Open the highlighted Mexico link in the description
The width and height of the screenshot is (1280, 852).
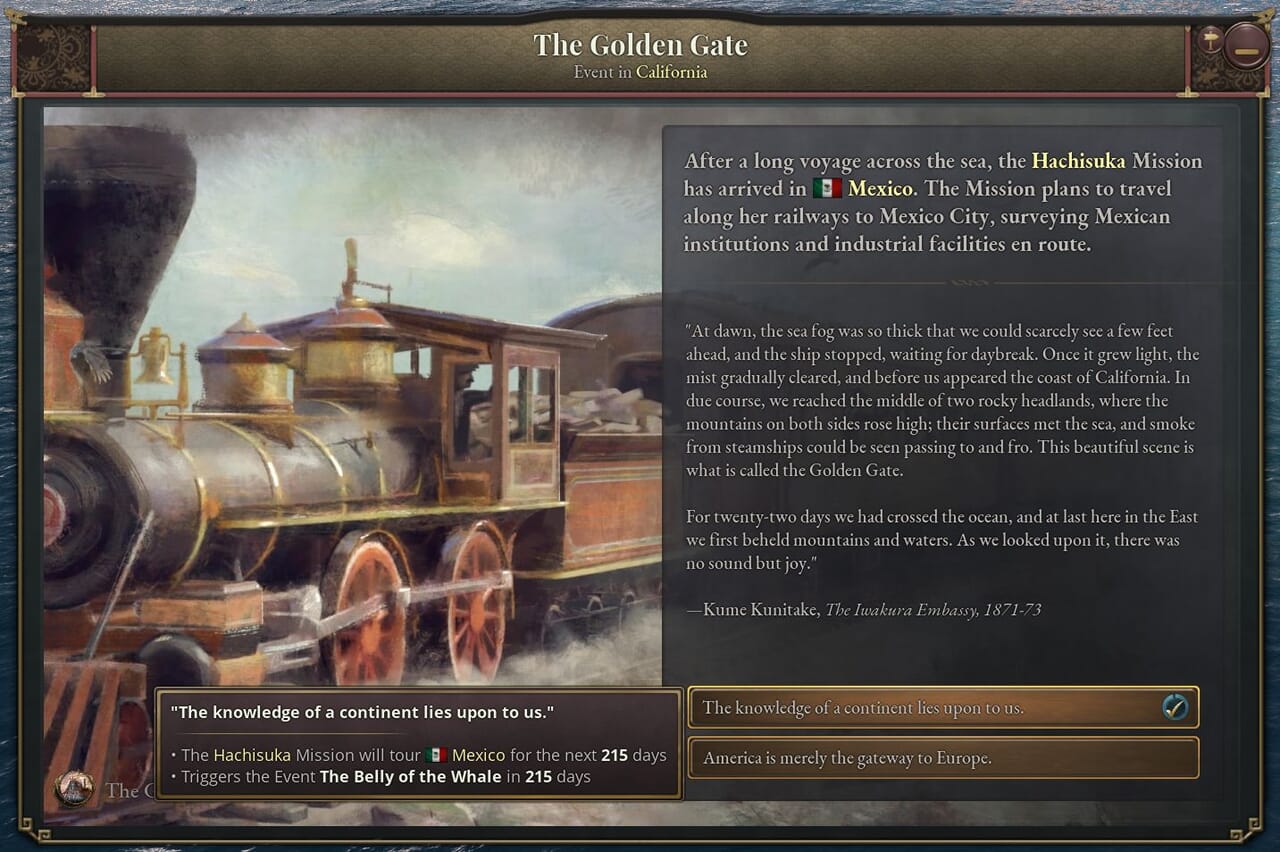(879, 189)
